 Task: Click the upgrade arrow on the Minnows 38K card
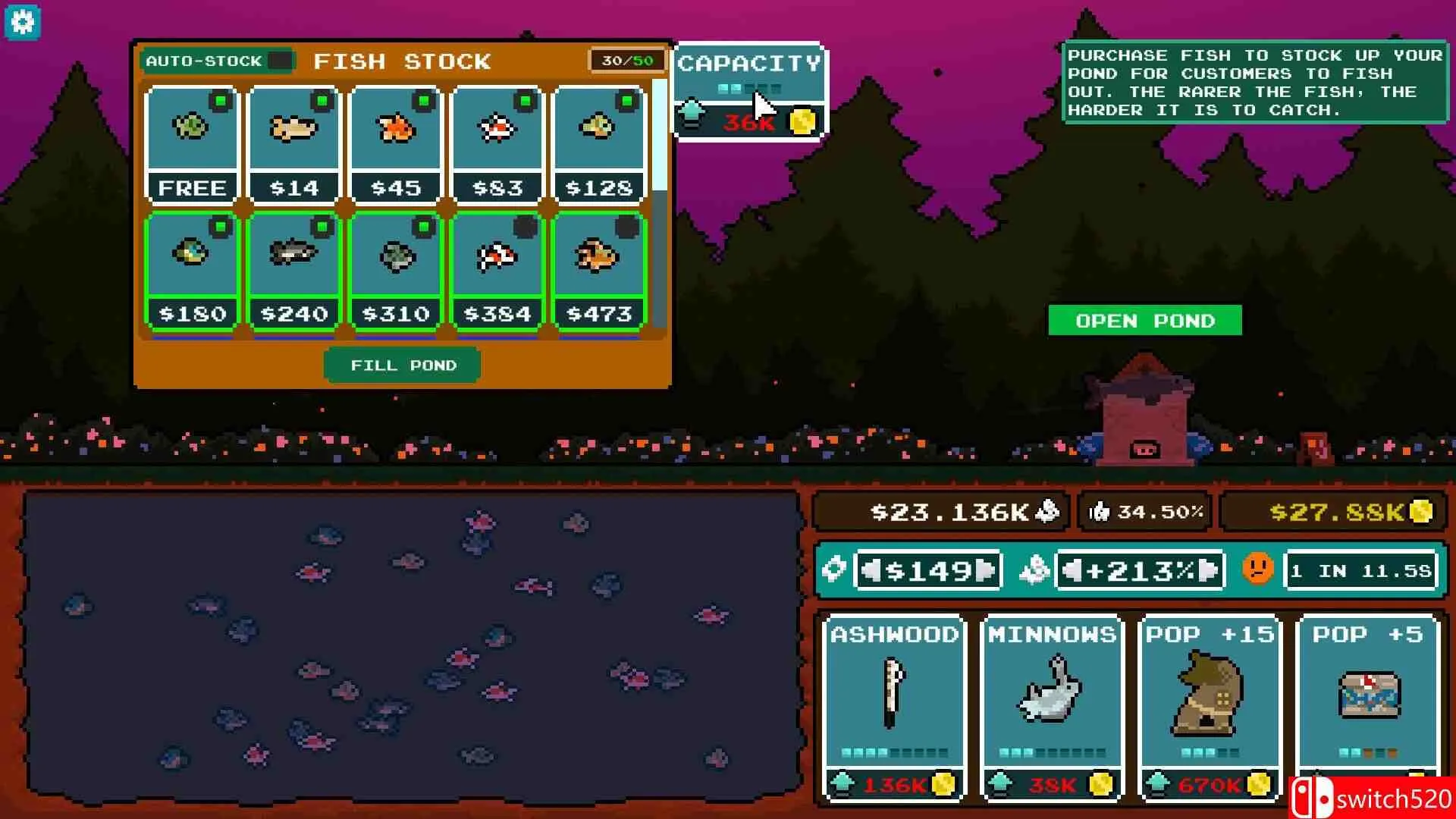coord(1000,783)
